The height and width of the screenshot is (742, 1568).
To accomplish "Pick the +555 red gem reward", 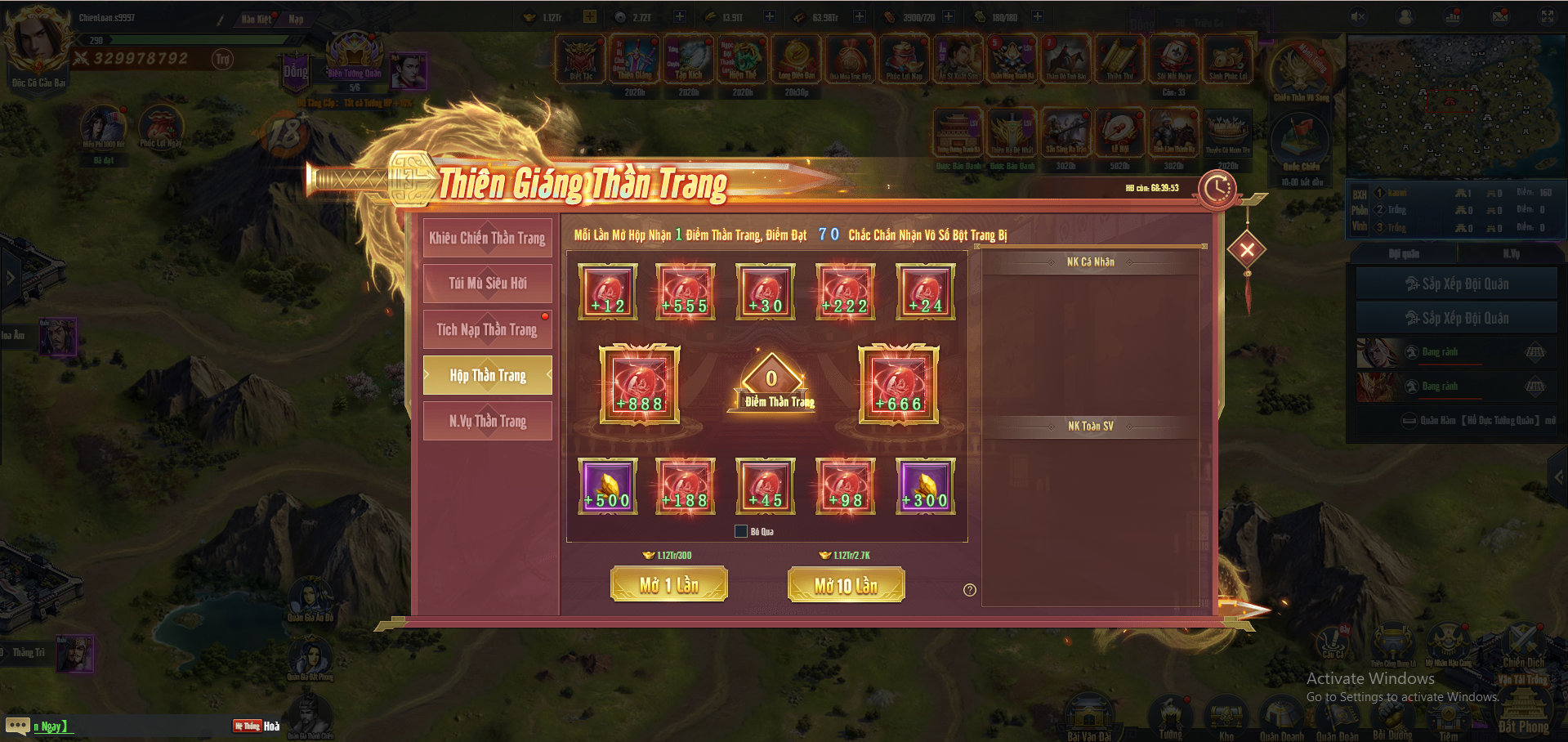I will 686,292.
